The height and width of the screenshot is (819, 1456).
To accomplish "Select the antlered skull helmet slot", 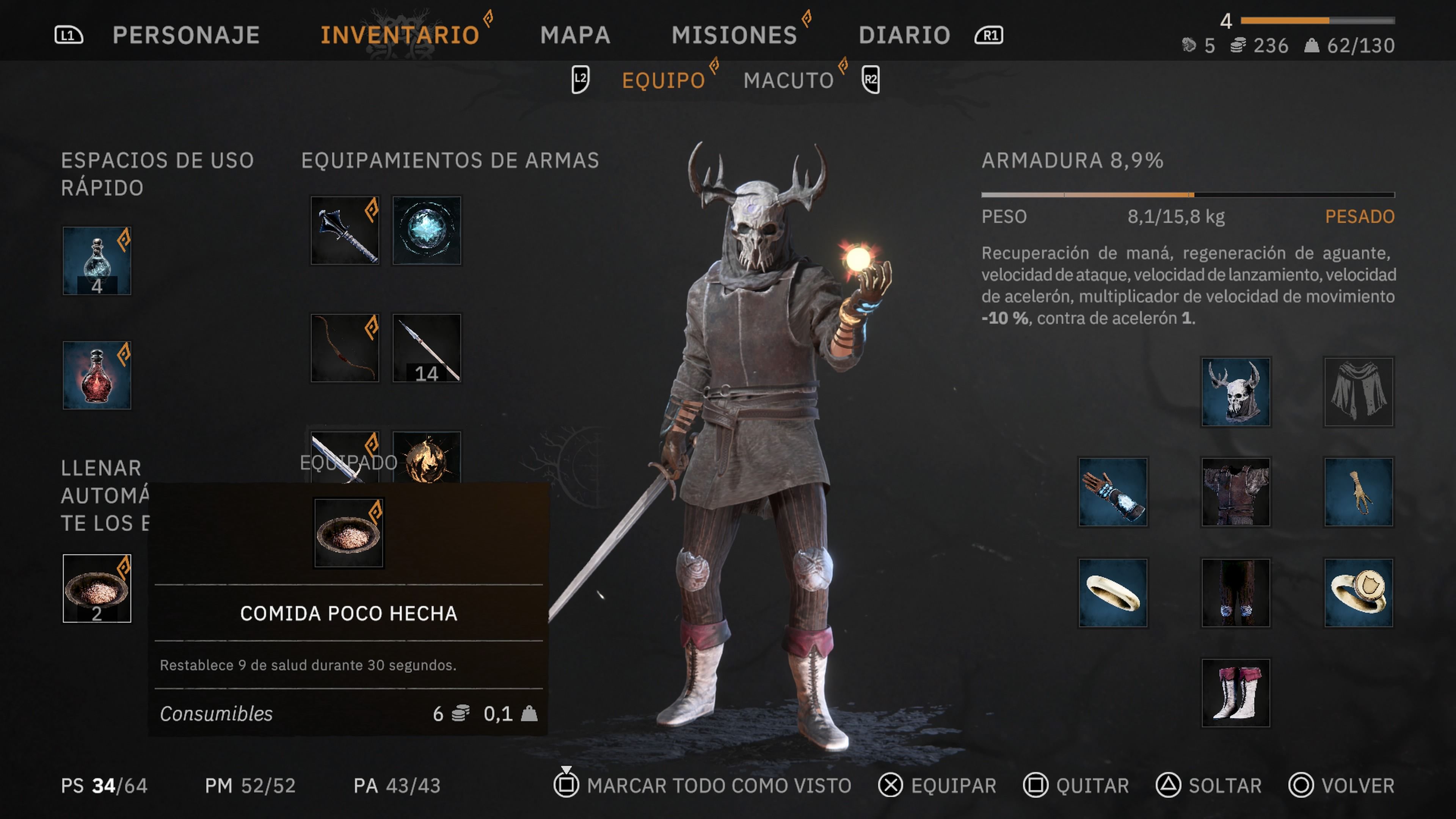I will tap(1236, 392).
